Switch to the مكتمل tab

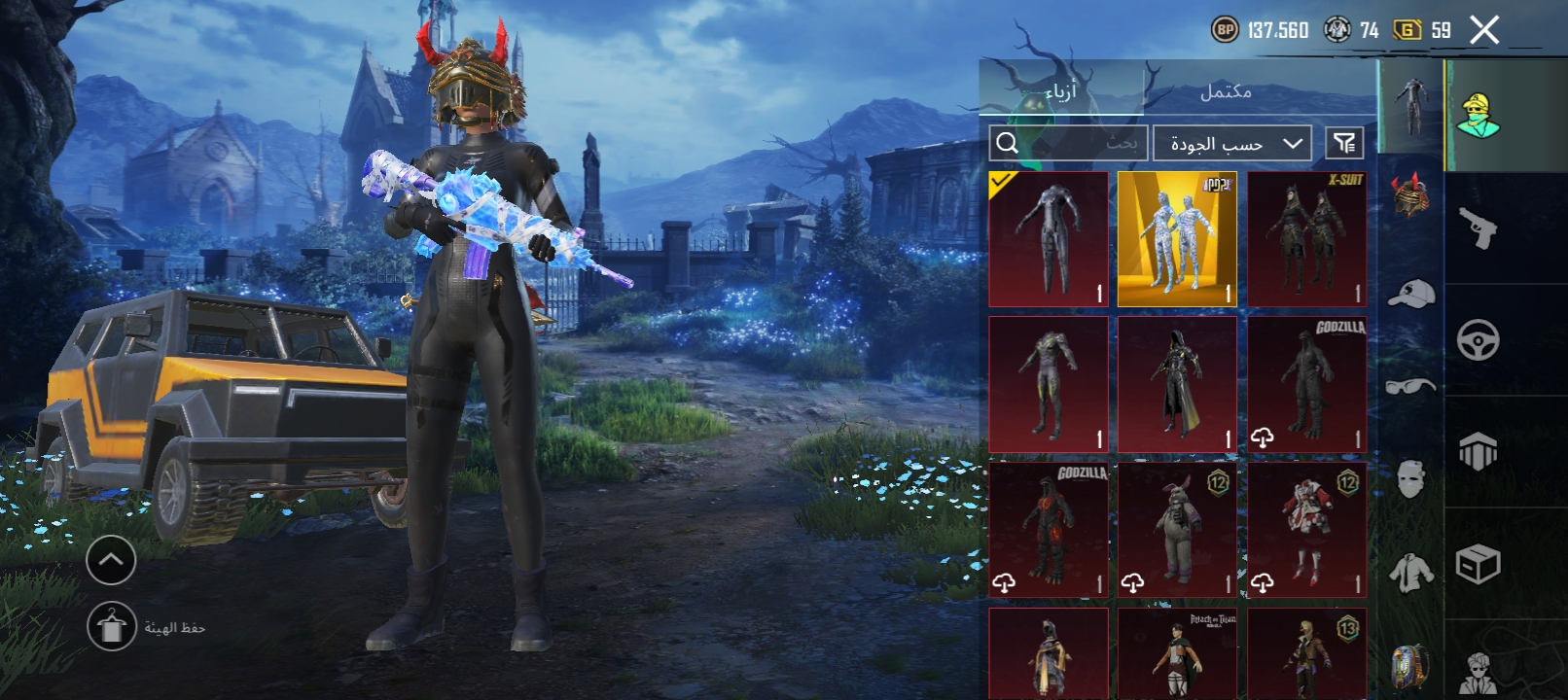point(1226,91)
